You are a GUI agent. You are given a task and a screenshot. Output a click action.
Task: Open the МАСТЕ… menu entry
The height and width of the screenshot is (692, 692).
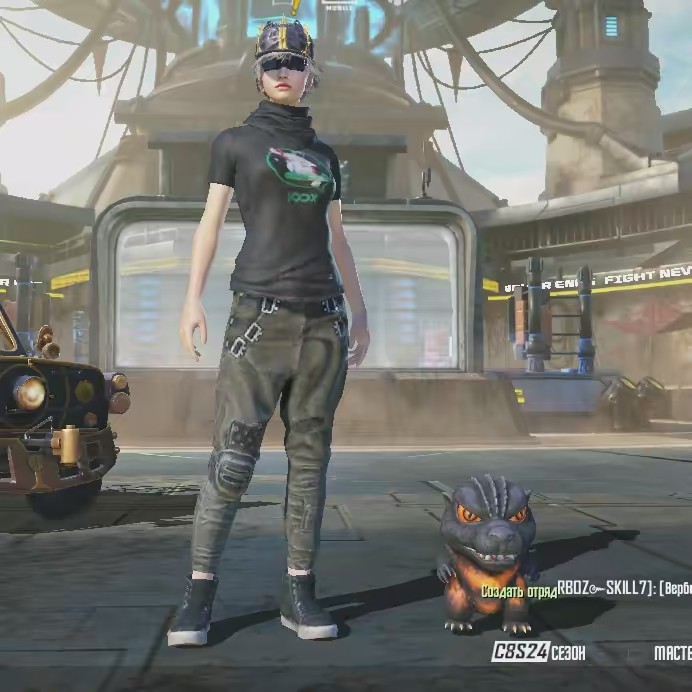(x=671, y=653)
